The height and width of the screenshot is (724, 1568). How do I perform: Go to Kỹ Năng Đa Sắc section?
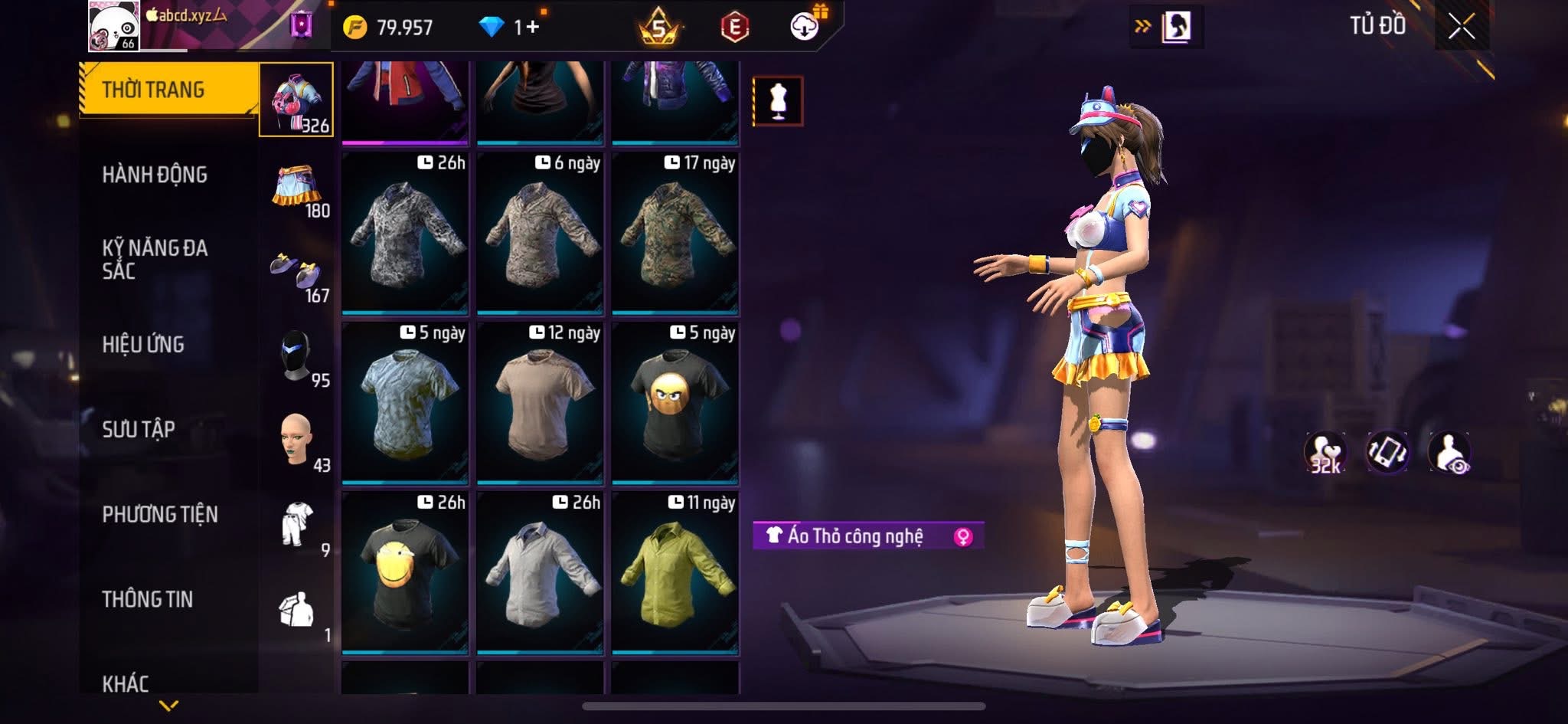(x=155, y=259)
